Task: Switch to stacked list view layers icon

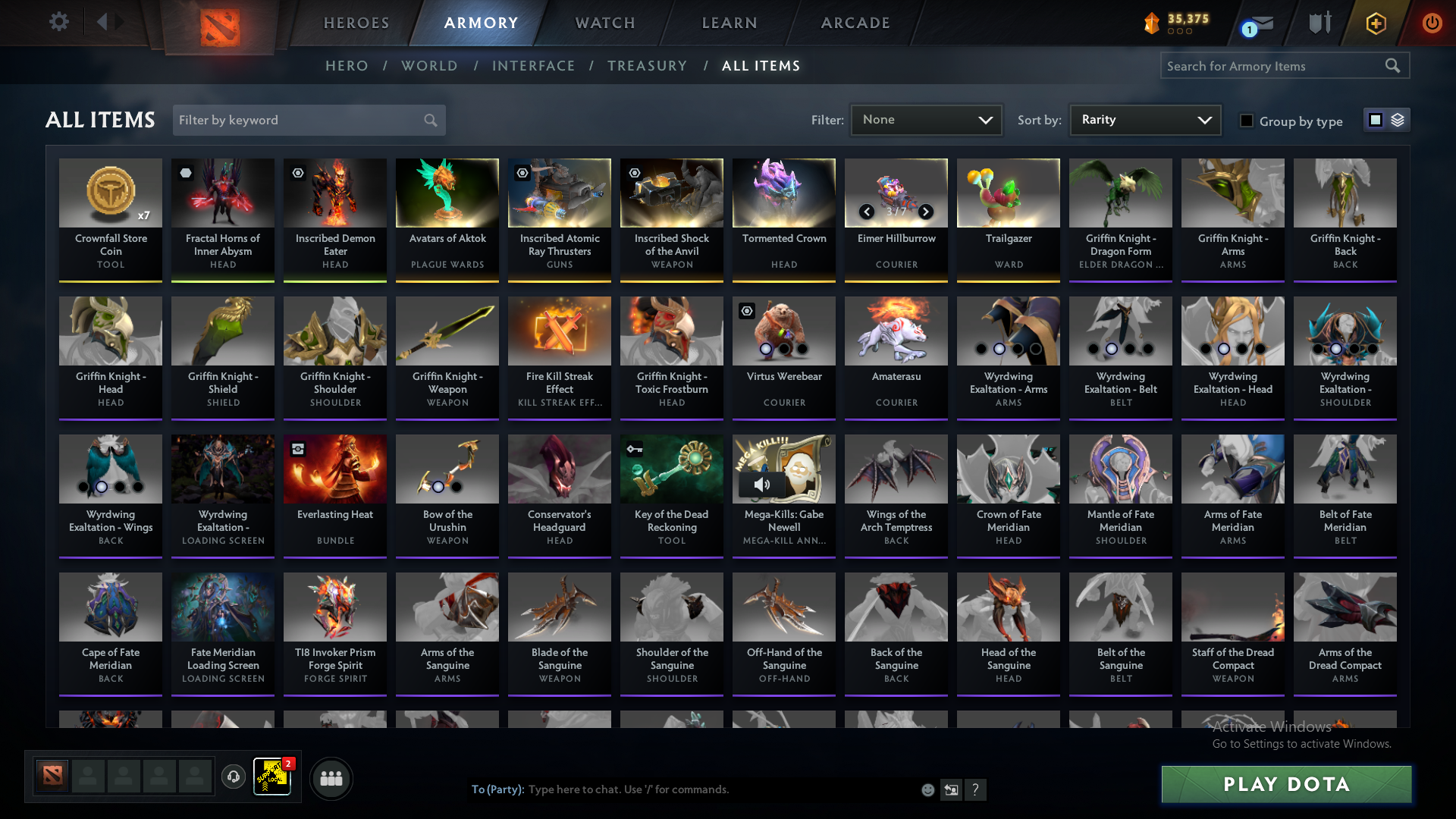Action: click(1399, 120)
